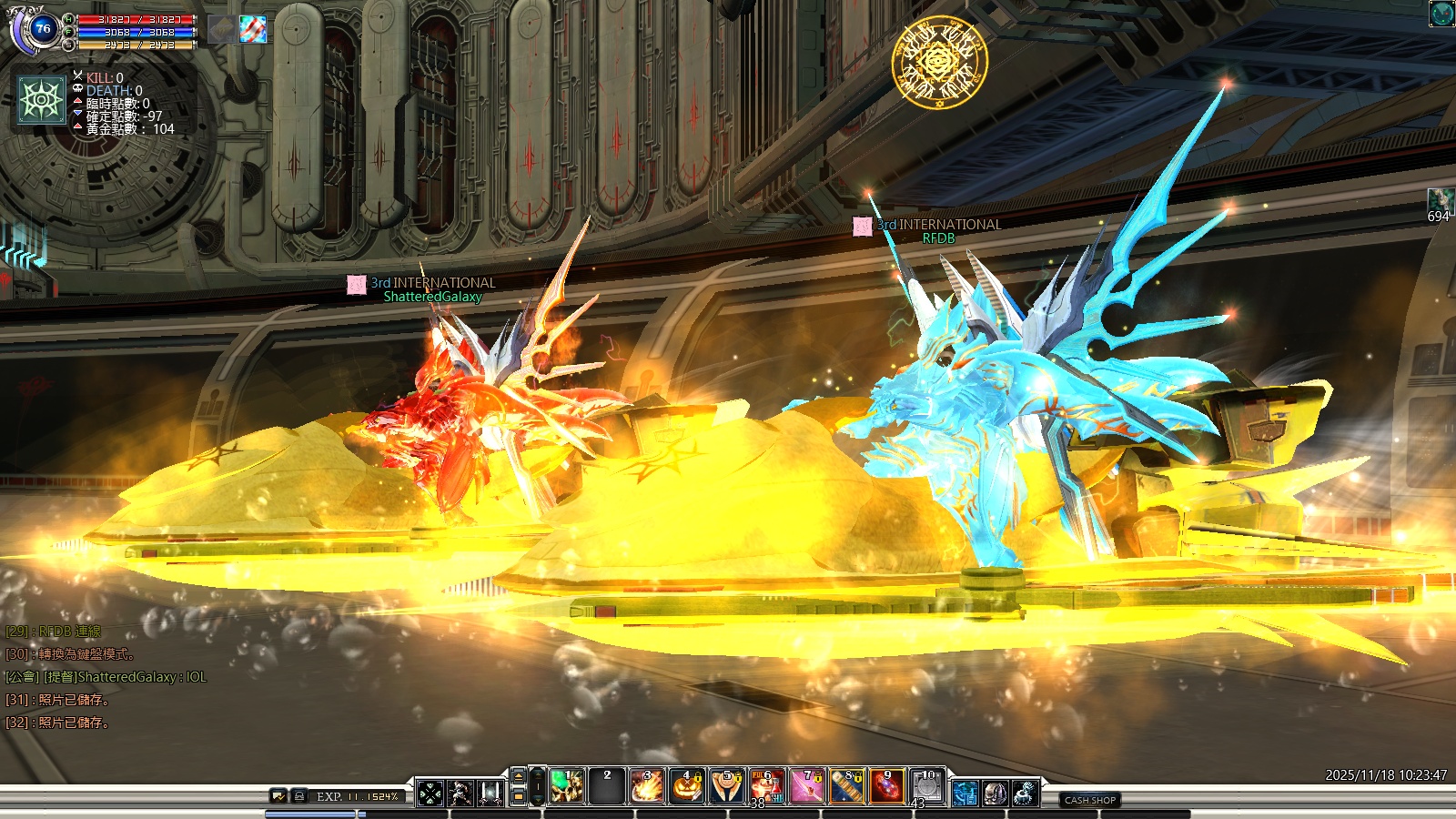The image size is (1456, 819).
Task: Click the hotbar page up arrow
Action: click(x=519, y=776)
